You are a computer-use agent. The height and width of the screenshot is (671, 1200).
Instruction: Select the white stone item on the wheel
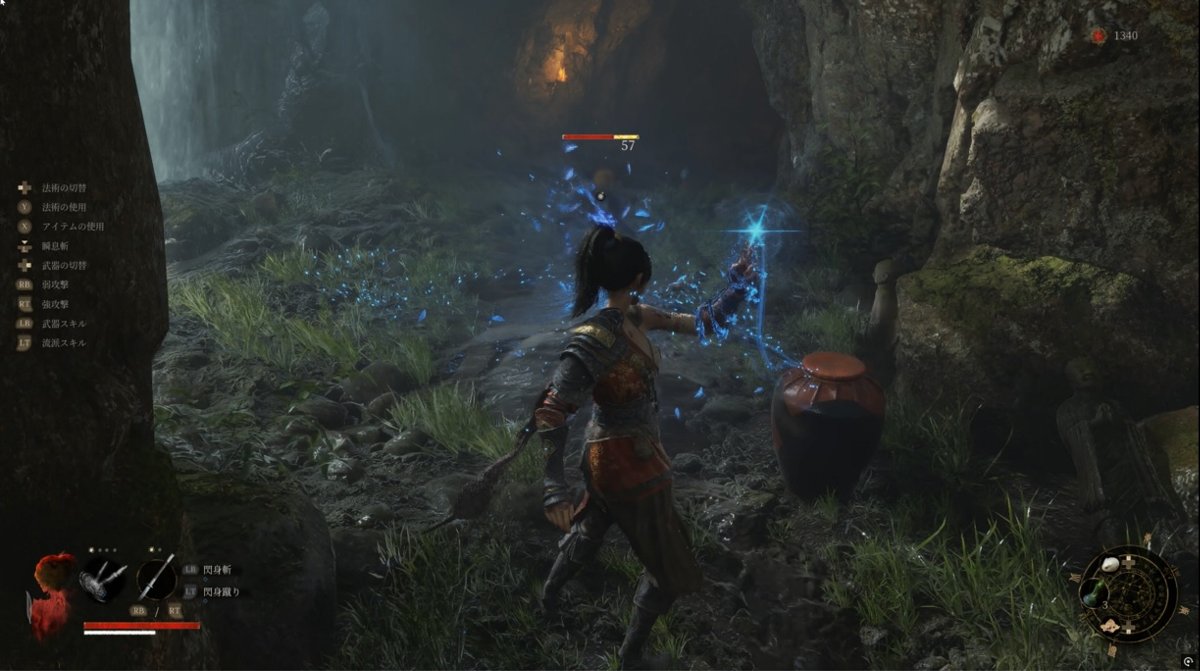point(1109,565)
